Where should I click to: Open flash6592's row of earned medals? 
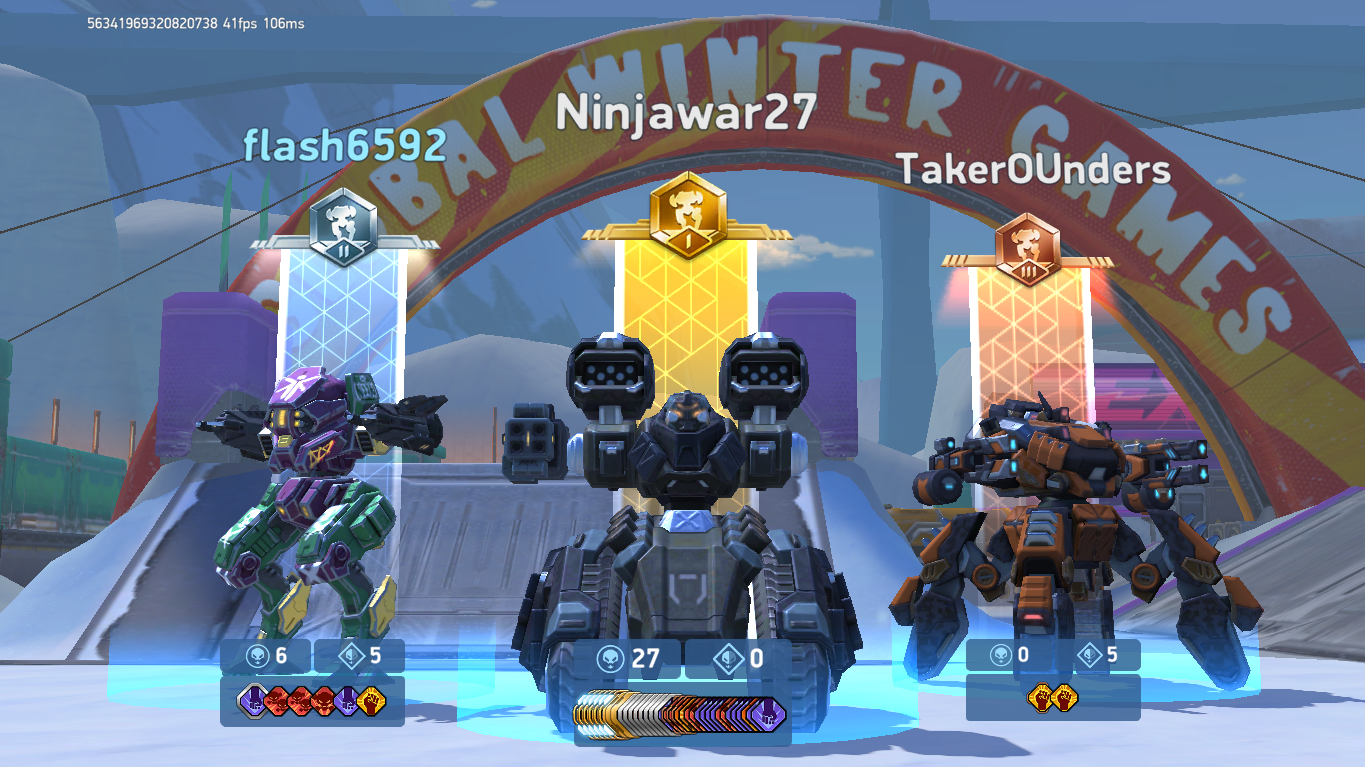(312, 700)
